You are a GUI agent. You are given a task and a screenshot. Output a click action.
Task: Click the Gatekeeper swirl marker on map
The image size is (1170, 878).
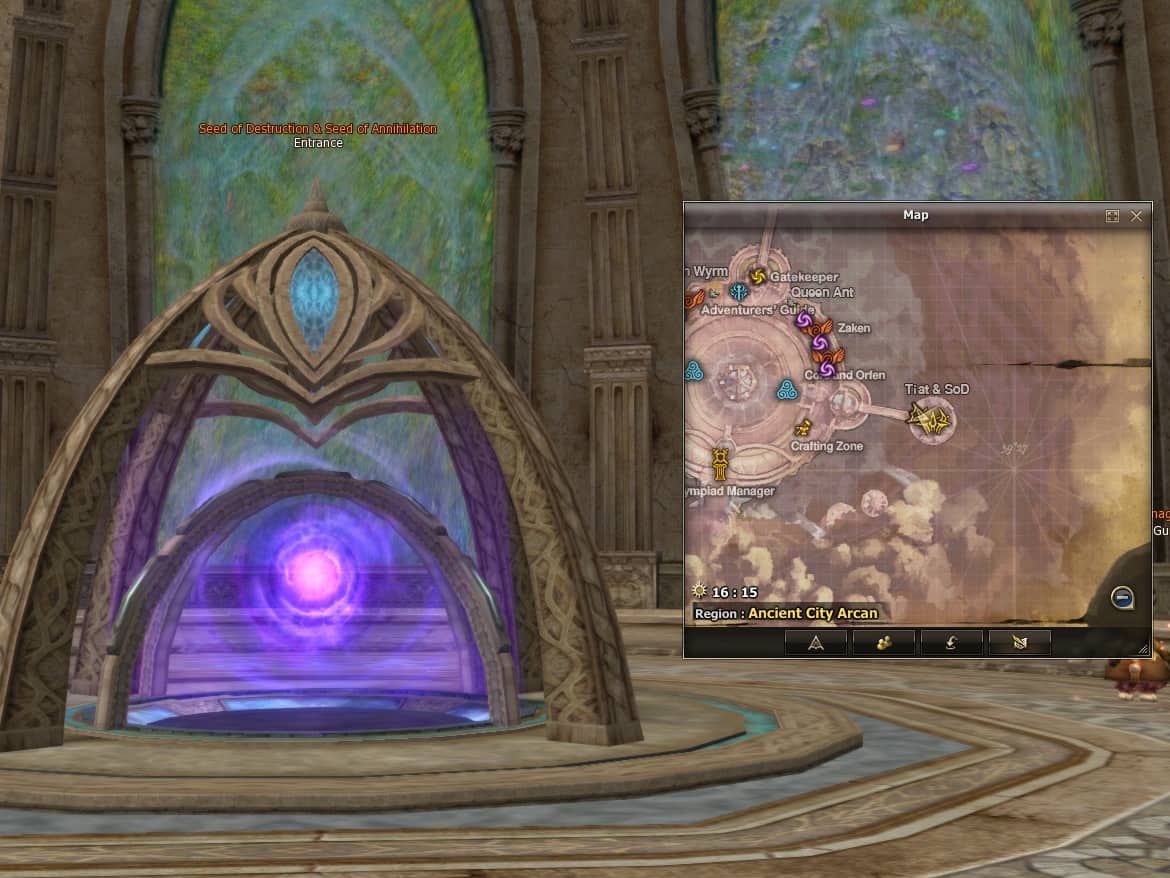pyautogui.click(x=757, y=276)
